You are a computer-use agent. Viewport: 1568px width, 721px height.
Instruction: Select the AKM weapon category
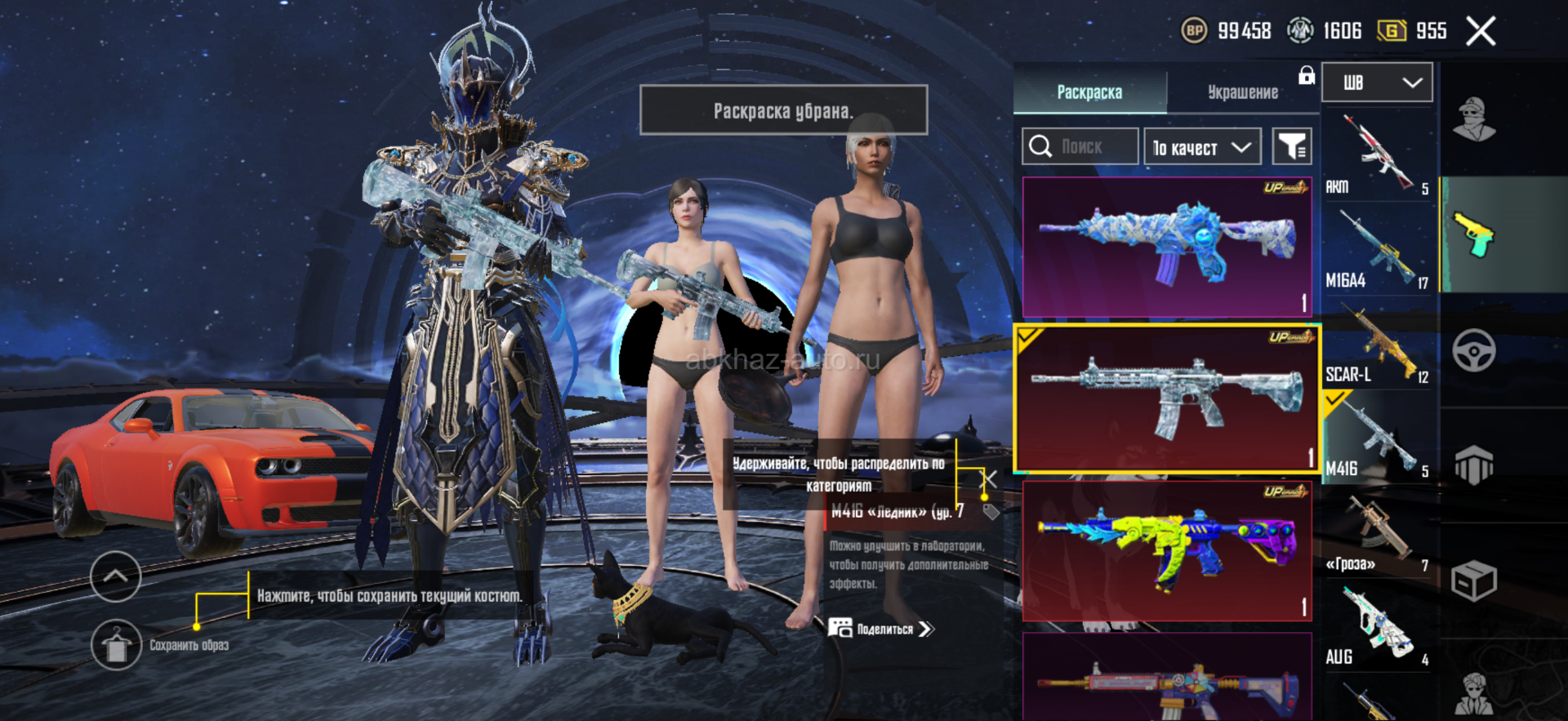click(1378, 157)
